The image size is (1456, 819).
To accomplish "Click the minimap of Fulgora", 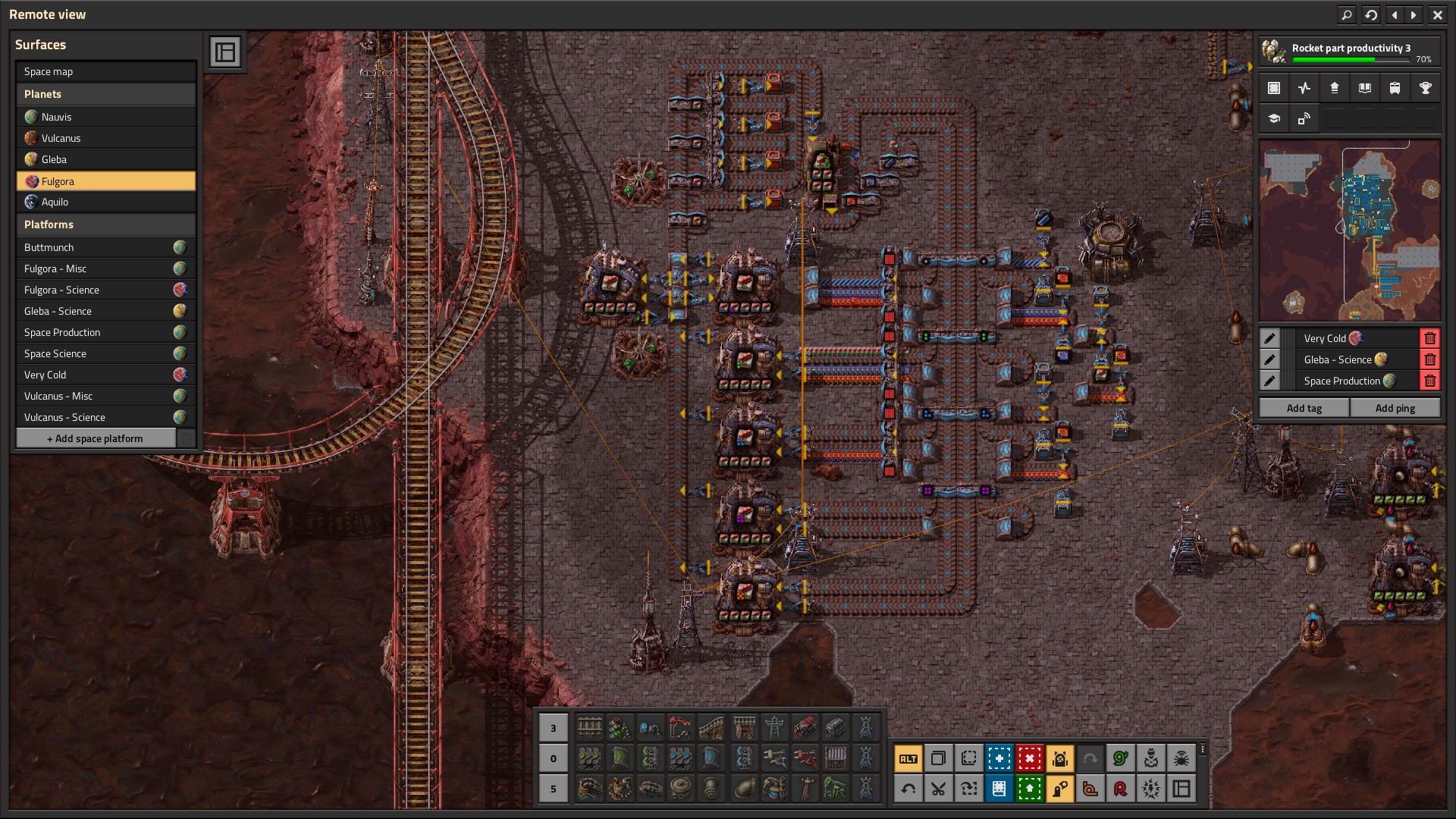I will pos(1349,231).
